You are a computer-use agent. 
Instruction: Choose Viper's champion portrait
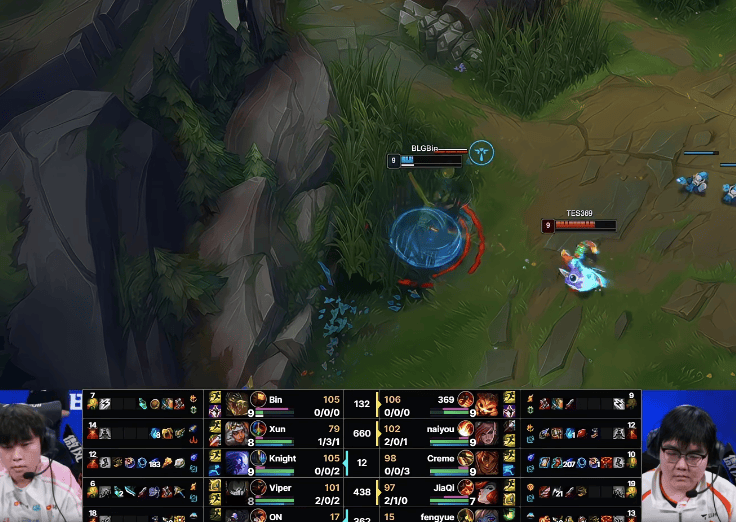tap(238, 491)
